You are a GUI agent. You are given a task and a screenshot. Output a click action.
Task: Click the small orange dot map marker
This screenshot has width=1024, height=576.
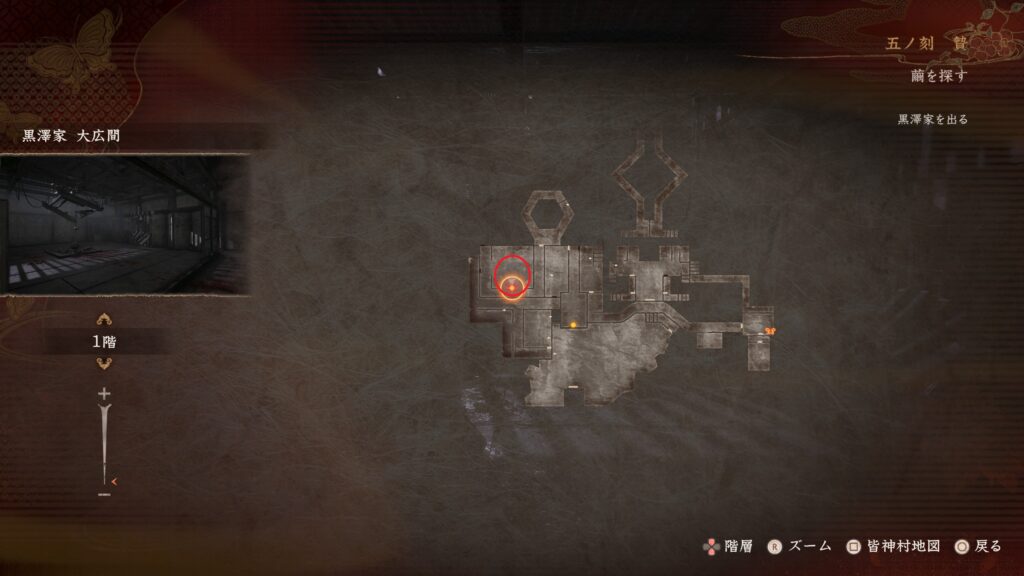click(573, 324)
